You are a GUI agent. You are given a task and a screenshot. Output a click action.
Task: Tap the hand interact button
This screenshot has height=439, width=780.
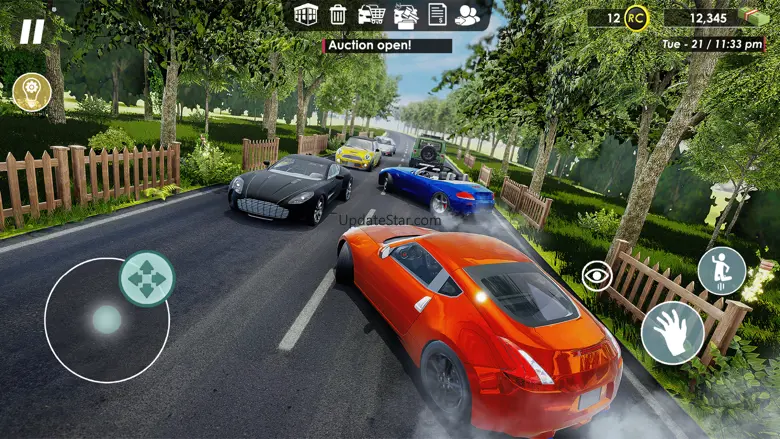point(672,332)
